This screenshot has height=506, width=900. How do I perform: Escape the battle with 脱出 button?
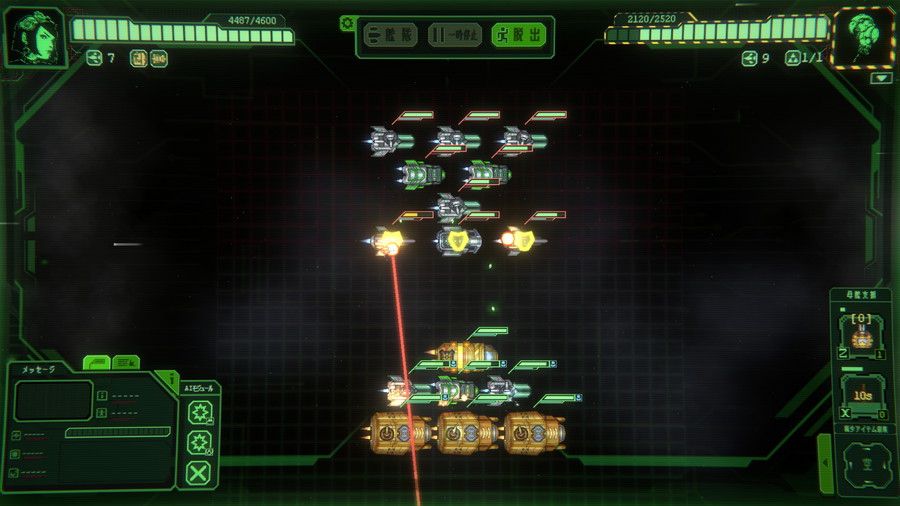pyautogui.click(x=520, y=36)
